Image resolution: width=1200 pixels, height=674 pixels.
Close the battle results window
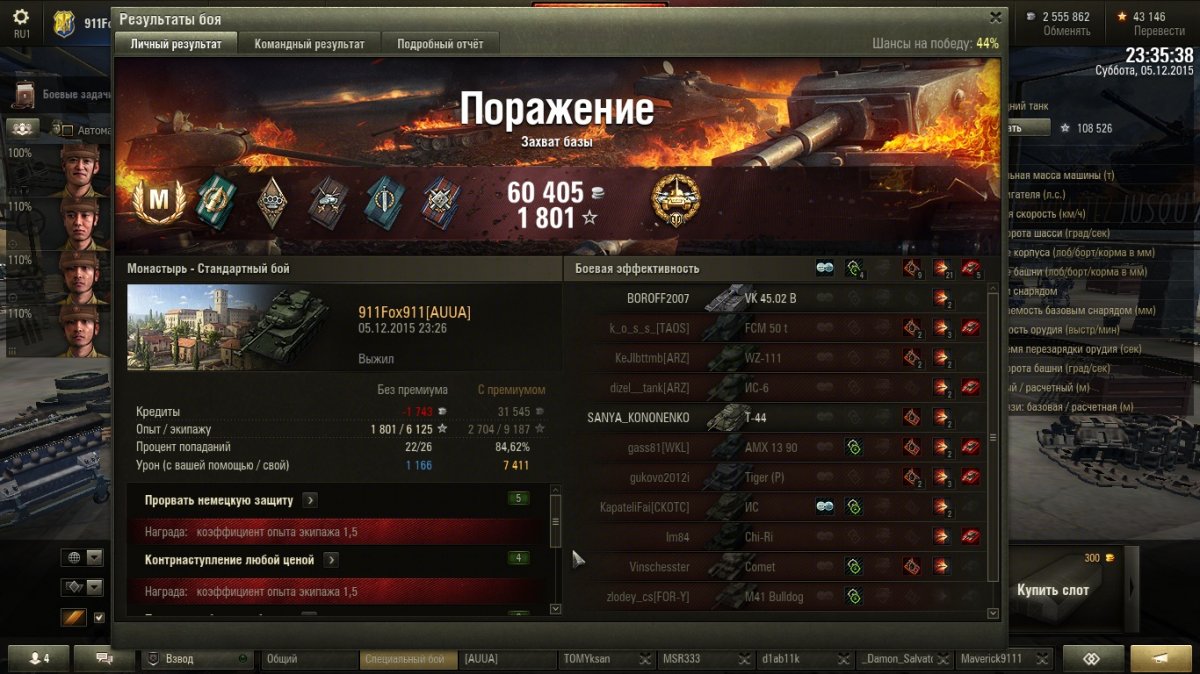[x=995, y=17]
